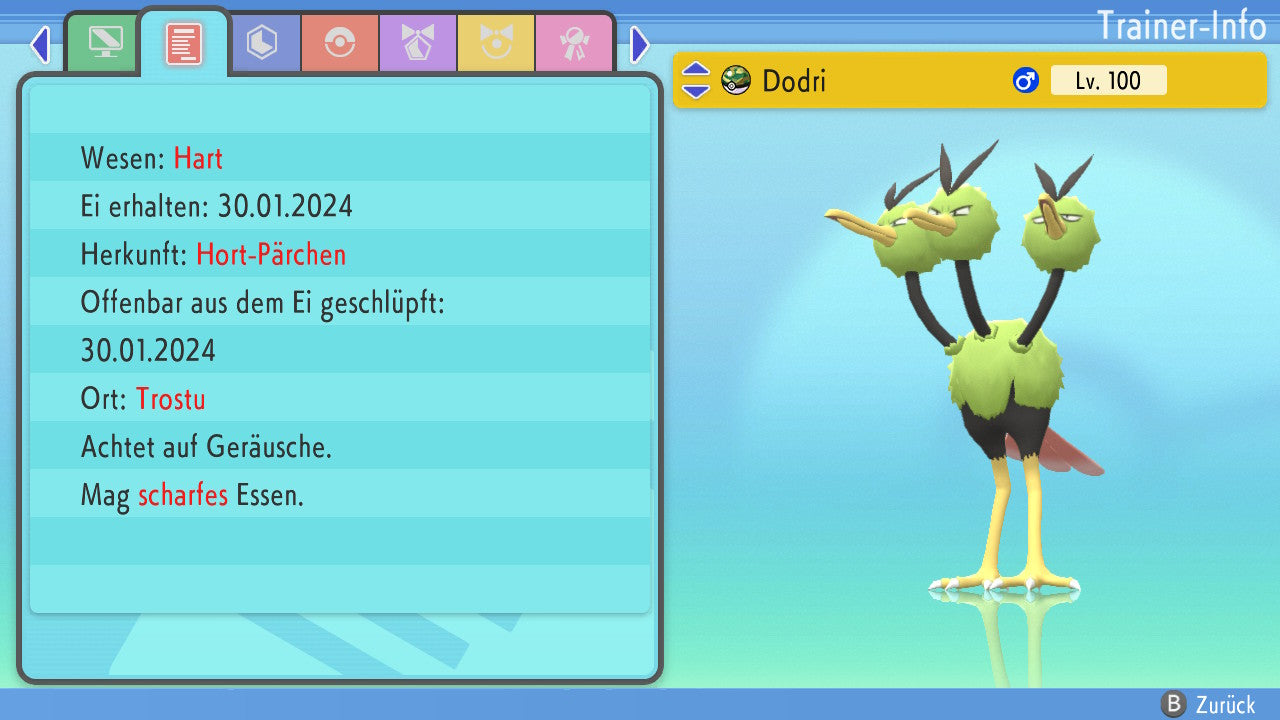Select the red trainer memo tab
The height and width of the screenshot is (720, 1280).
[x=184, y=43]
